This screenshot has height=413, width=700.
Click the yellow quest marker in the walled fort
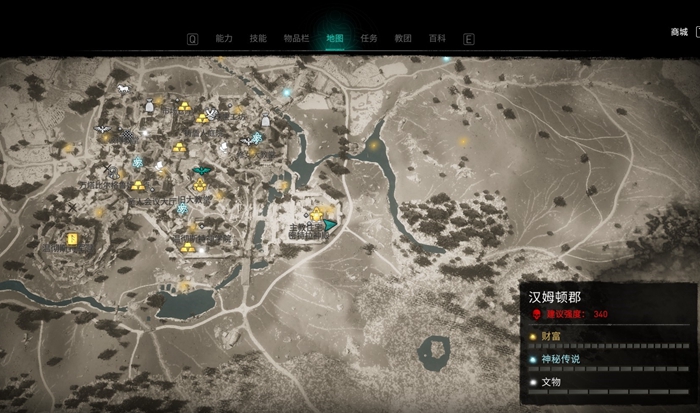point(72,238)
